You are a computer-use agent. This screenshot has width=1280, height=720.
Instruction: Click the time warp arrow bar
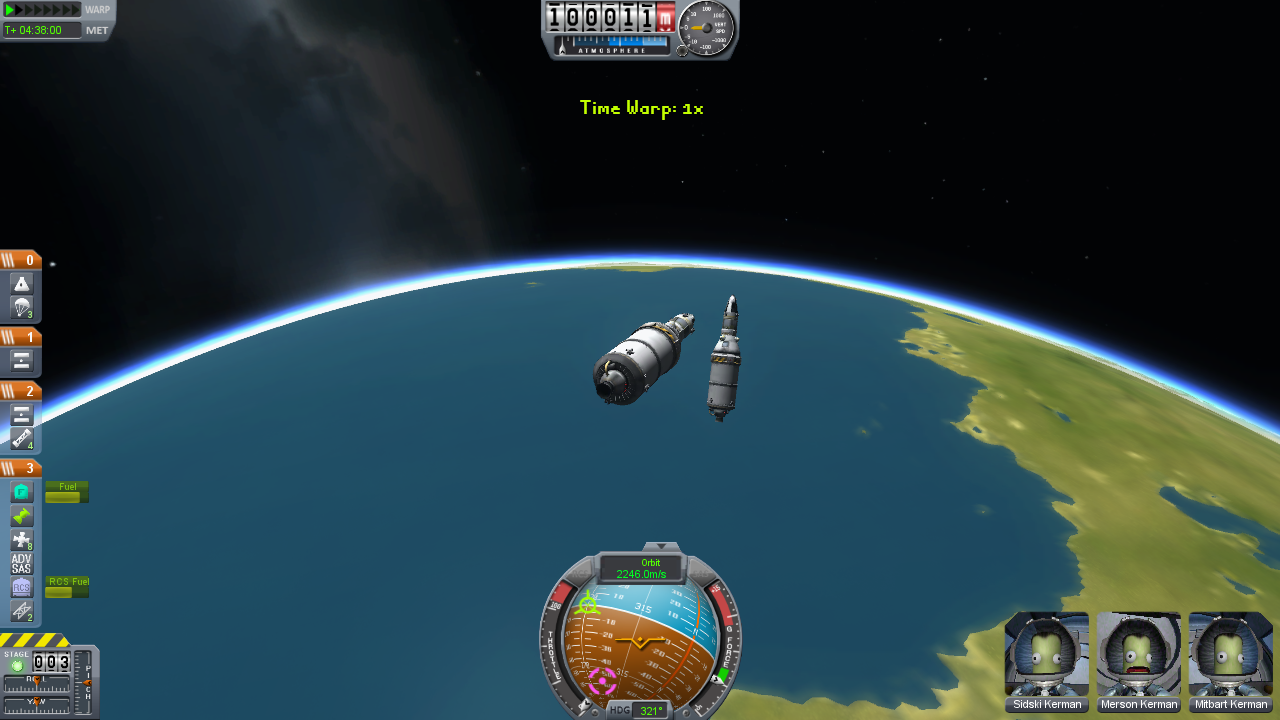coord(42,10)
